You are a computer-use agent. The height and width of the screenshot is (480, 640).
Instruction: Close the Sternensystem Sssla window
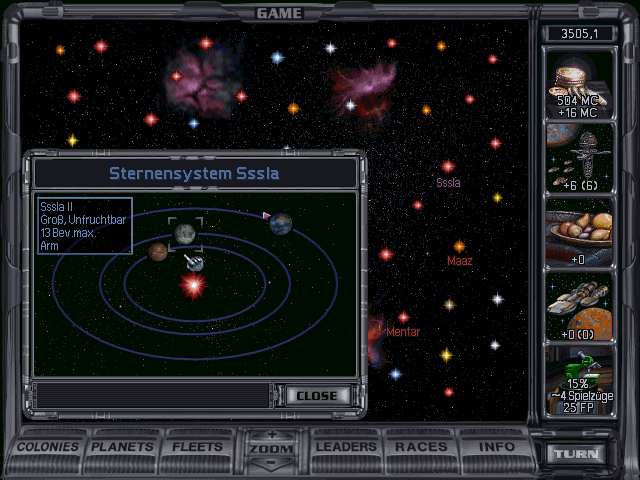[317, 395]
